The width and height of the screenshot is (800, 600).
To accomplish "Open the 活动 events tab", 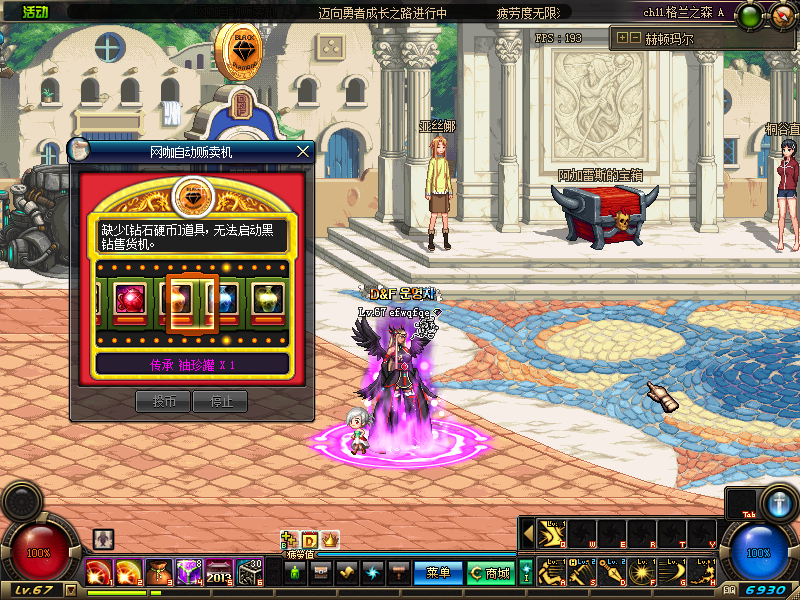I will tap(36, 11).
